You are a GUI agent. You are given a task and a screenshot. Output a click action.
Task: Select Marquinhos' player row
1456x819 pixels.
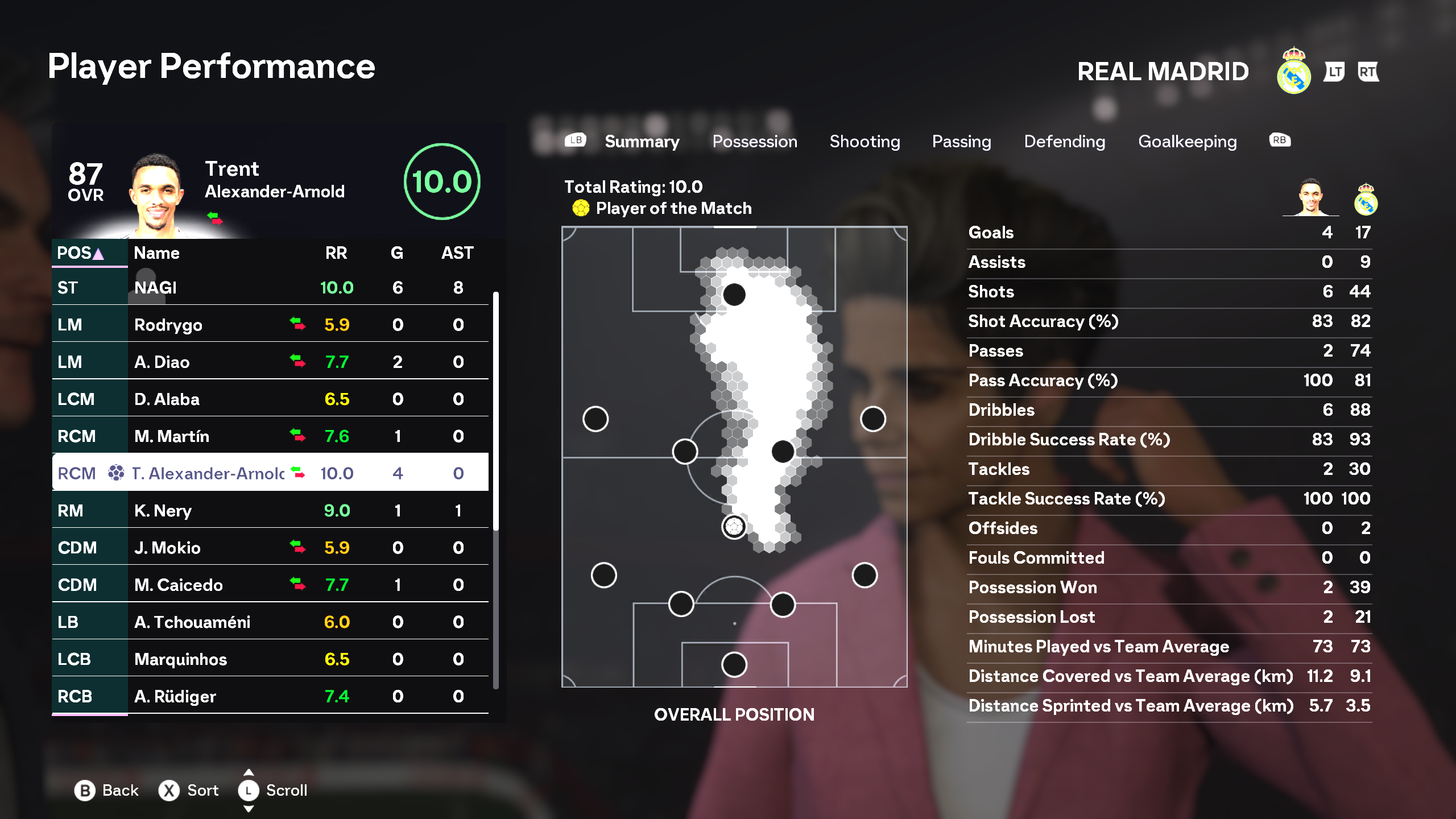point(270,659)
